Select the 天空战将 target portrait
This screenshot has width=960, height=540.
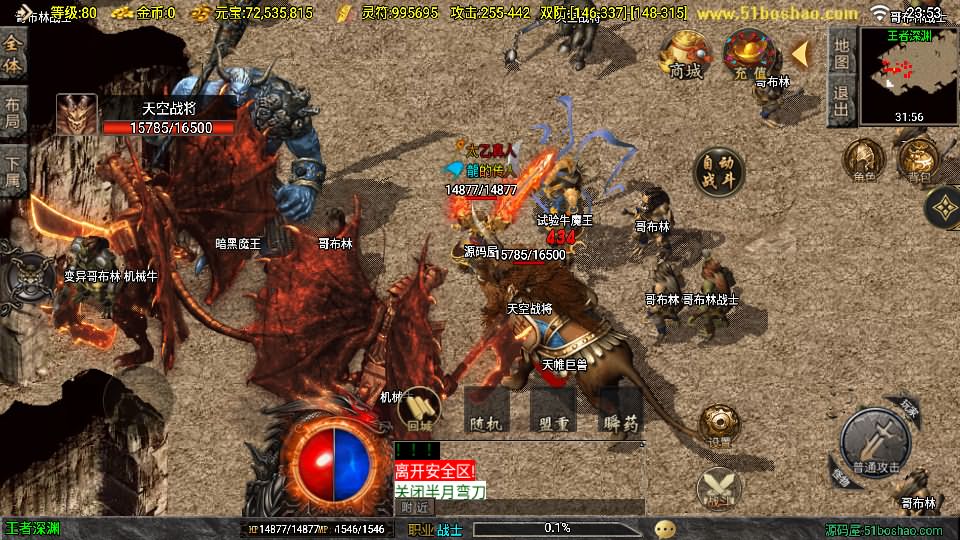(x=77, y=115)
